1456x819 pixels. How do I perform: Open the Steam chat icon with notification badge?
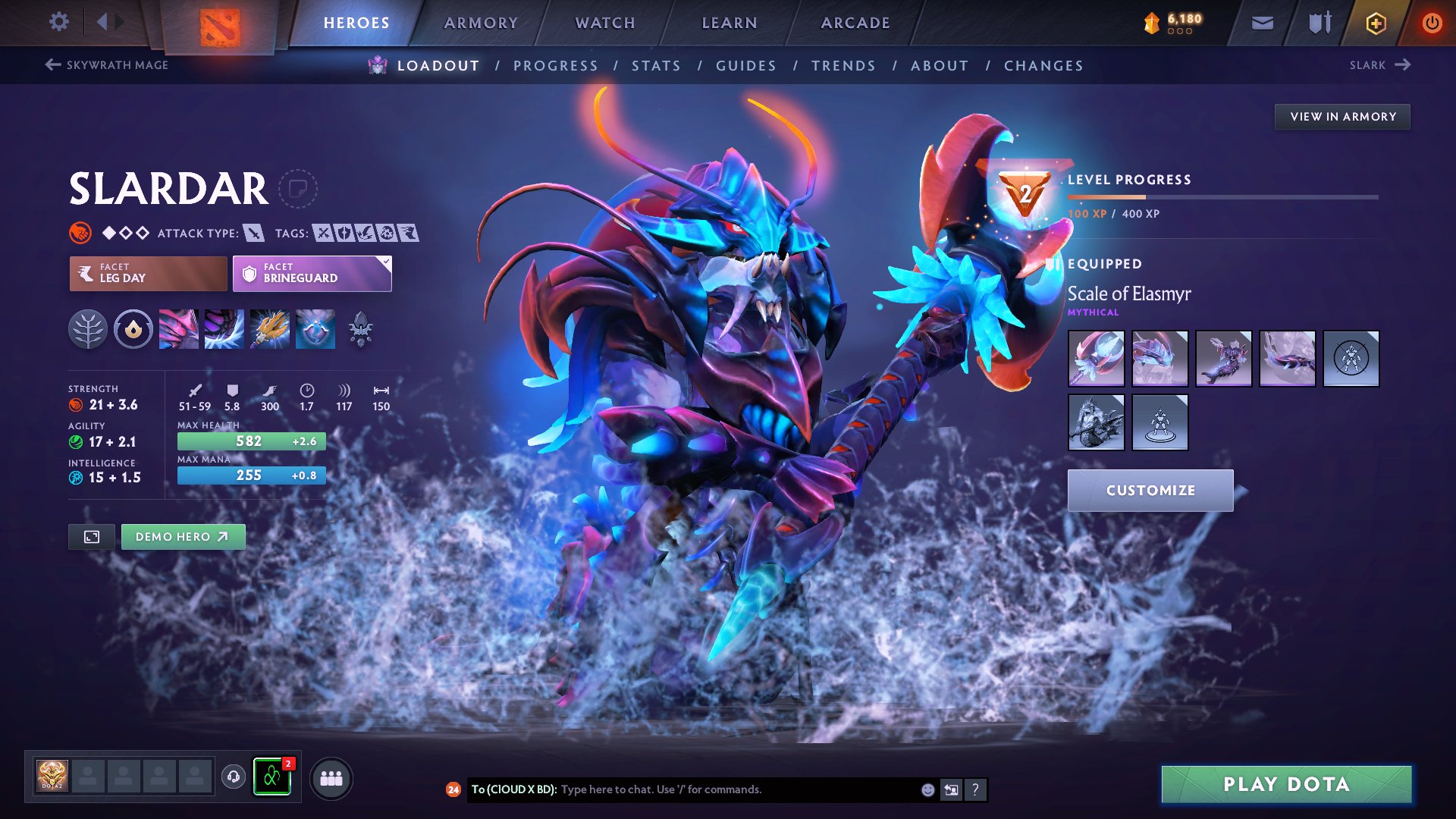(271, 777)
